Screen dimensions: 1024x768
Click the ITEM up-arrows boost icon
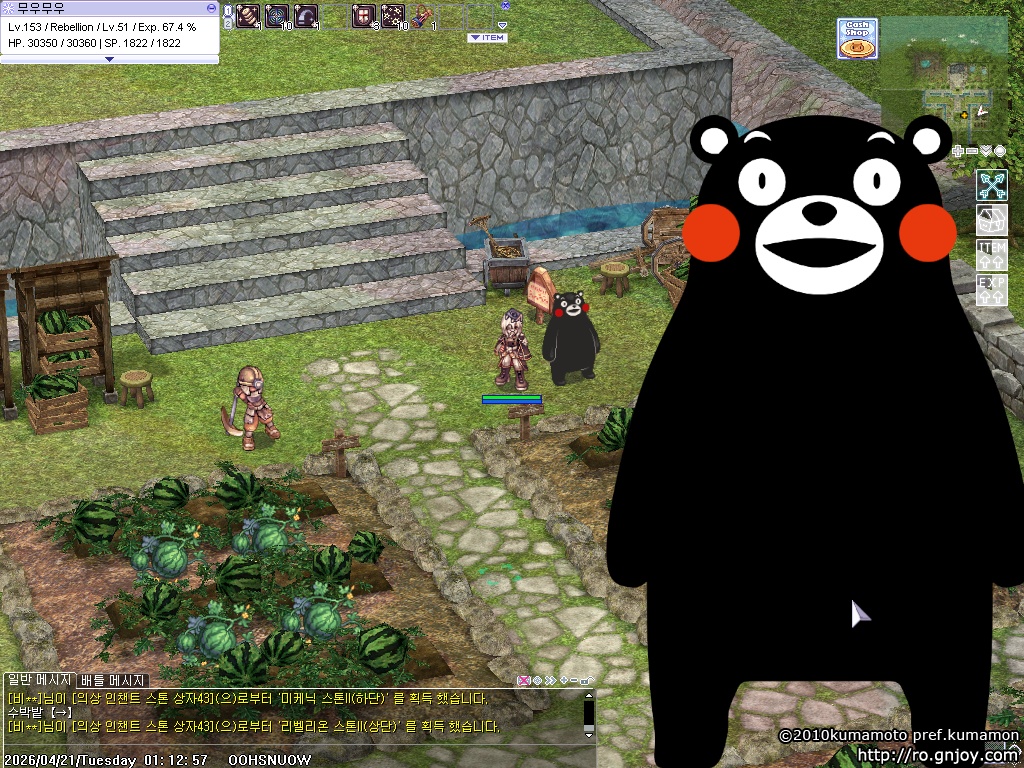pyautogui.click(x=991, y=254)
